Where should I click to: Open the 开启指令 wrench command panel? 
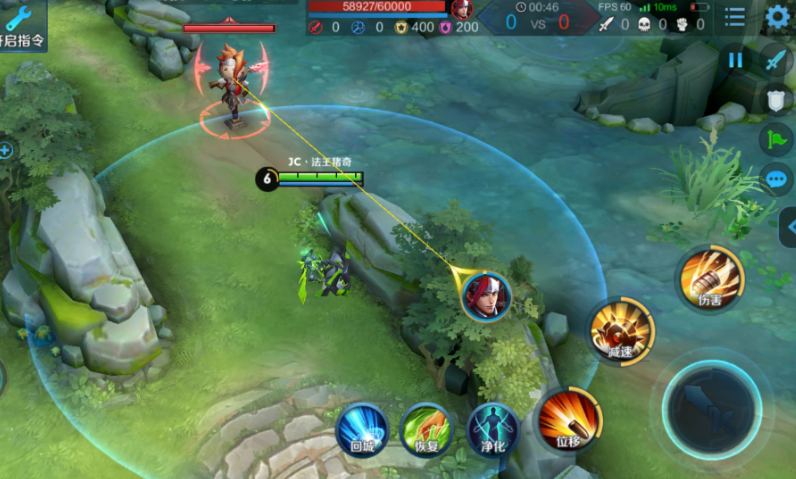tap(21, 25)
